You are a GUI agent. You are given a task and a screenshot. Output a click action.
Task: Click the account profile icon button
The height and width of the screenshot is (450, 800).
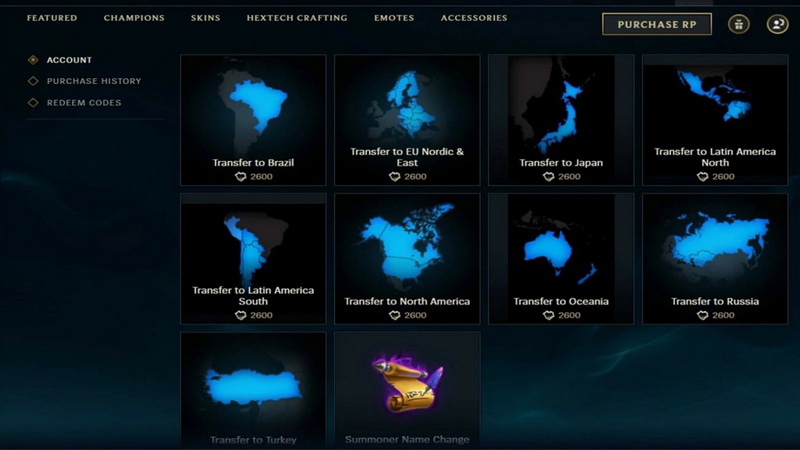(x=776, y=25)
